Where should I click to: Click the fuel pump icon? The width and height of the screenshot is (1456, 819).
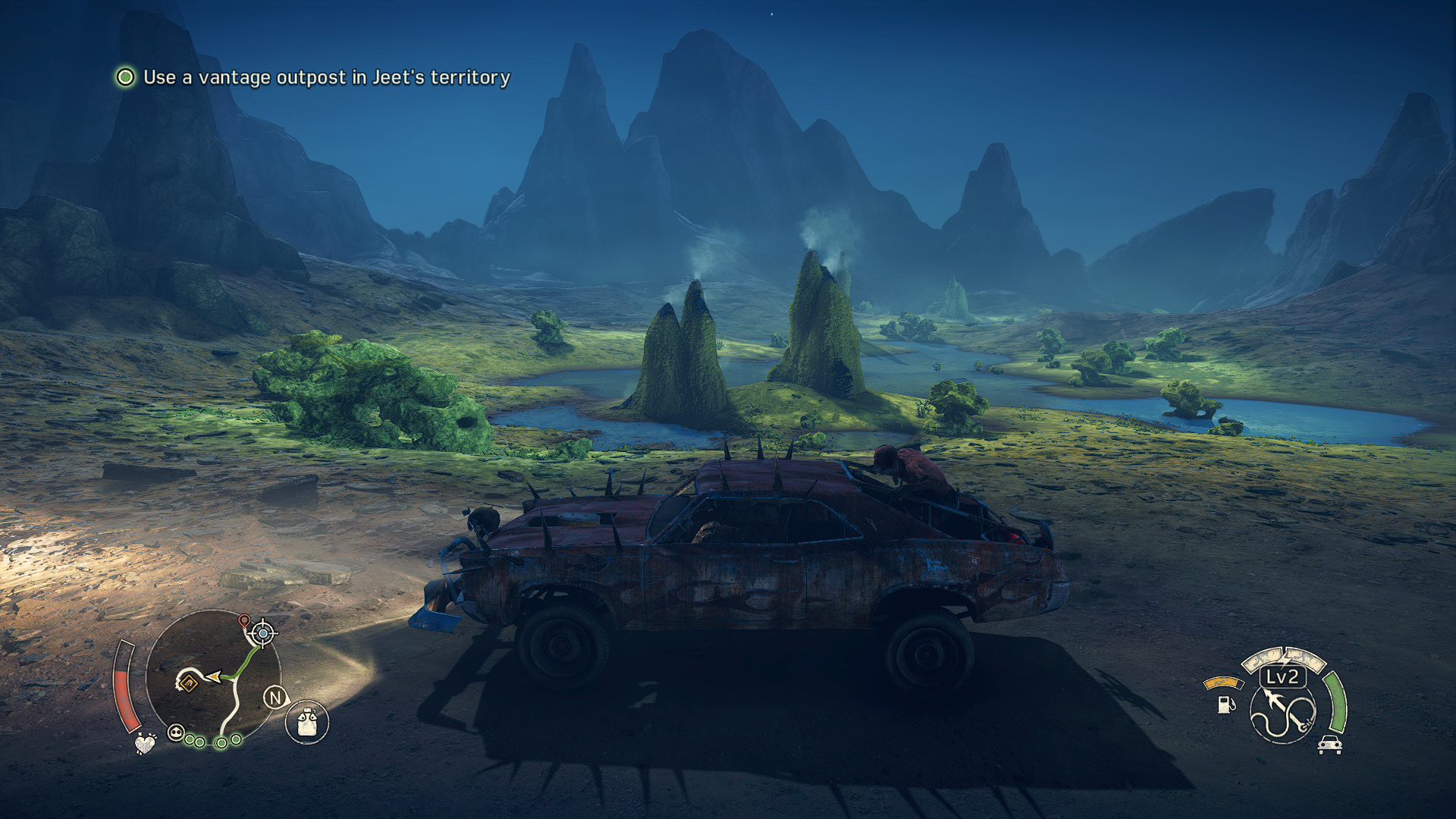coord(1225,704)
